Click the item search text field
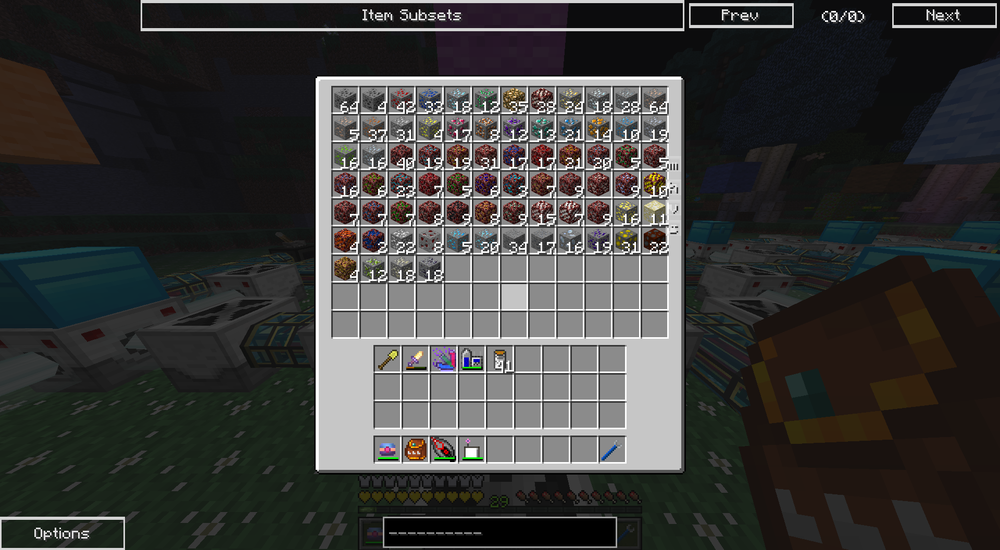Image resolution: width=1000 pixels, height=550 pixels. pos(498,532)
